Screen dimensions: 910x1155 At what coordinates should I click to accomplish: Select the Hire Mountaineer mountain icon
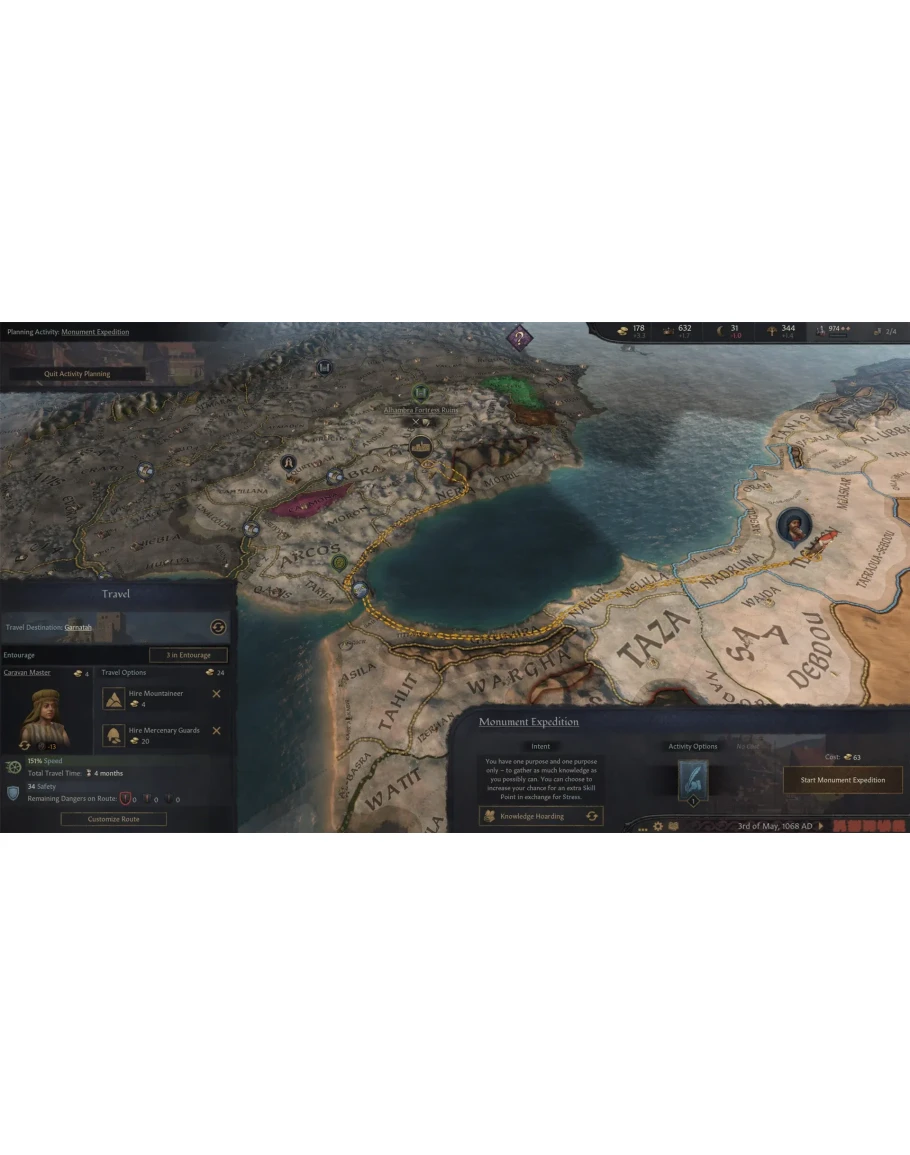tap(114, 698)
